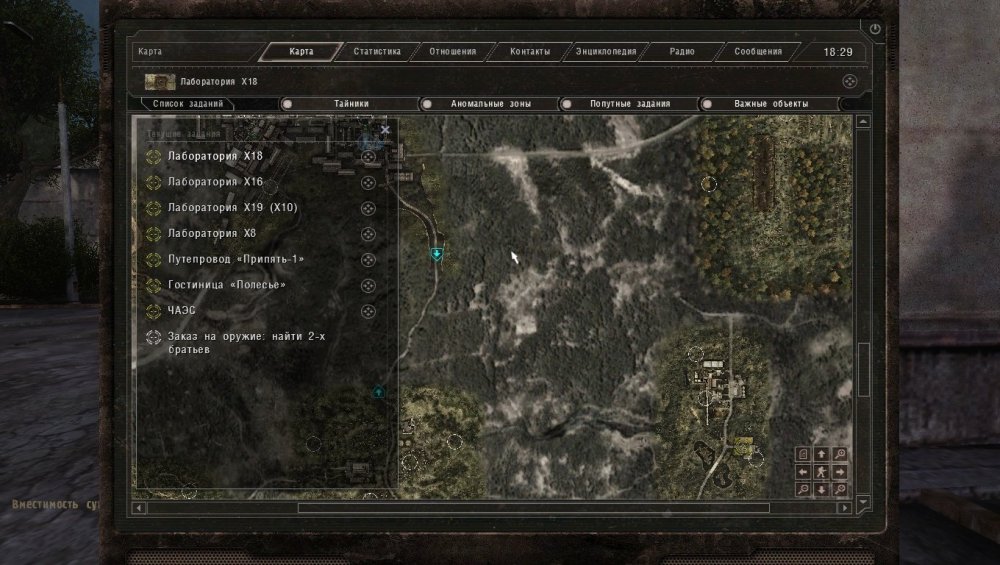Center the map on the player icon

[821, 471]
